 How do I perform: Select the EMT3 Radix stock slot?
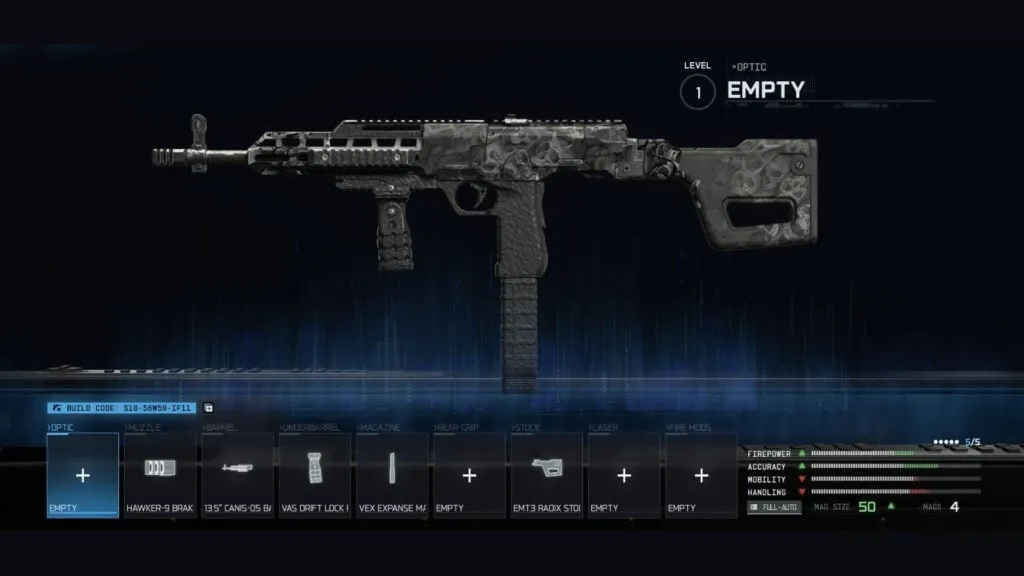click(x=546, y=475)
